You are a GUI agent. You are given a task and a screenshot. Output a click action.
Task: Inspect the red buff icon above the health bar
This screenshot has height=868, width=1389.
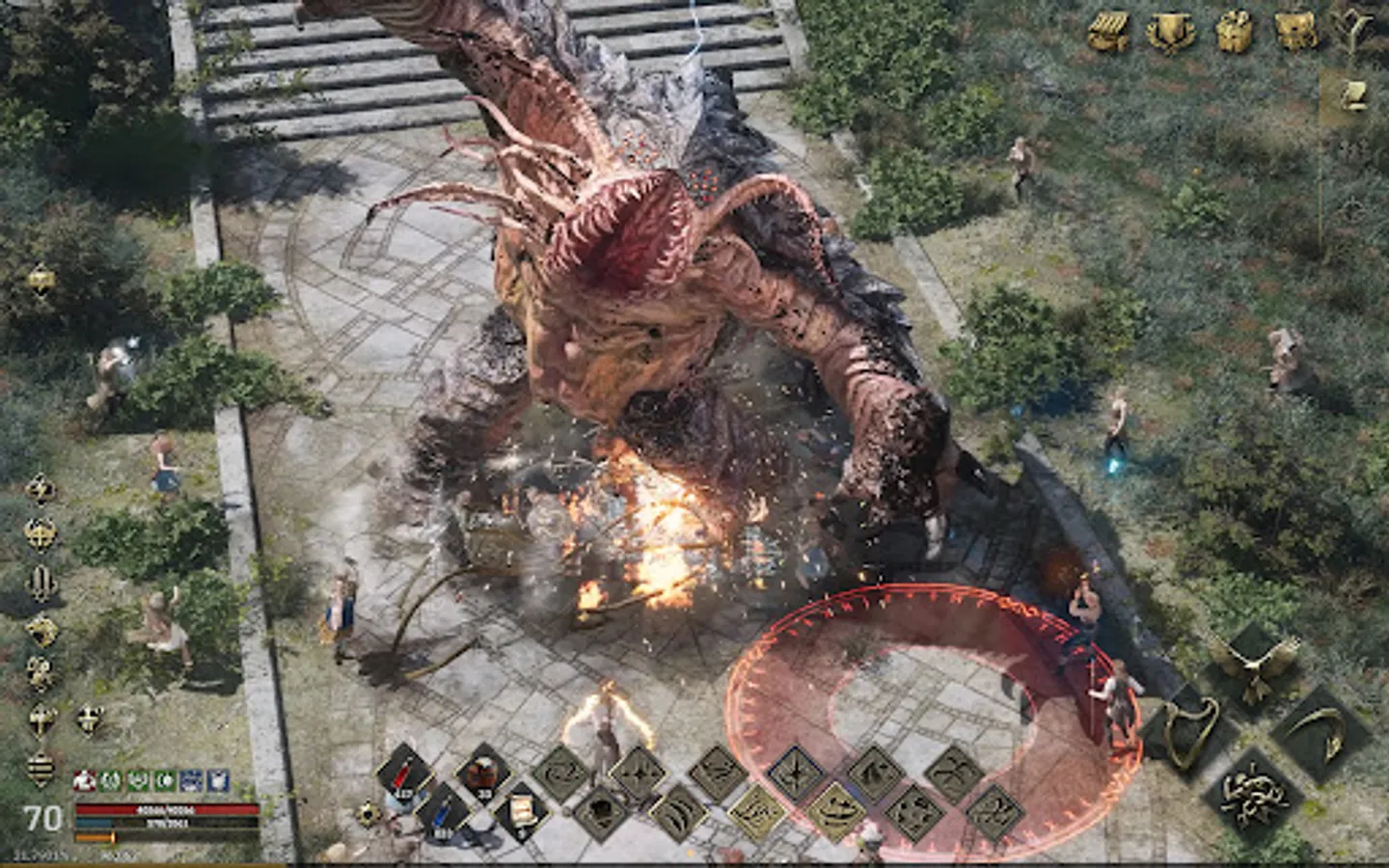coord(84,781)
